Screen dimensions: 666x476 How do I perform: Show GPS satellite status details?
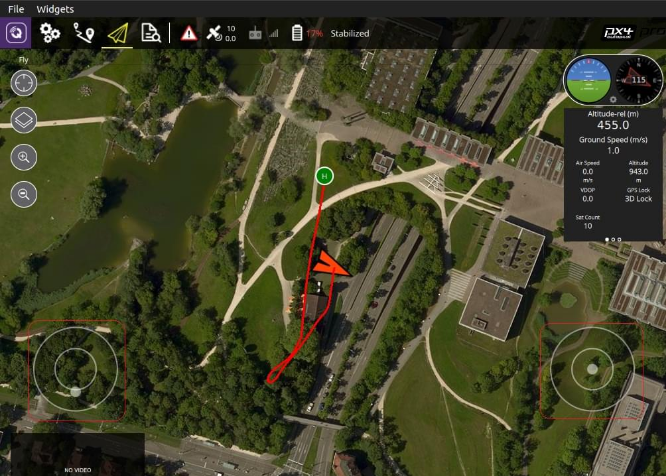220,33
